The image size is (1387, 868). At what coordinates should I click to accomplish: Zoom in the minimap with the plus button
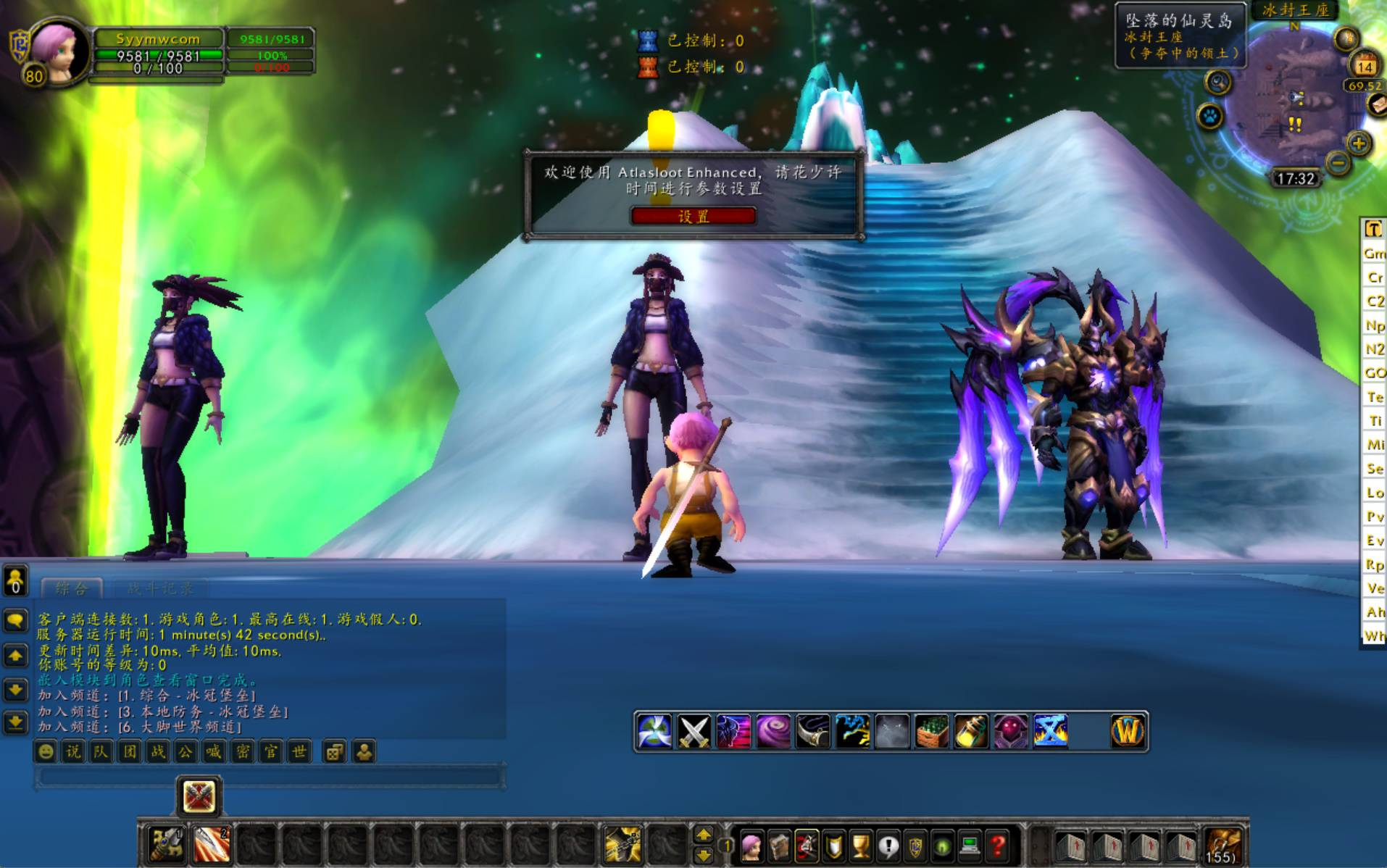click(1358, 143)
